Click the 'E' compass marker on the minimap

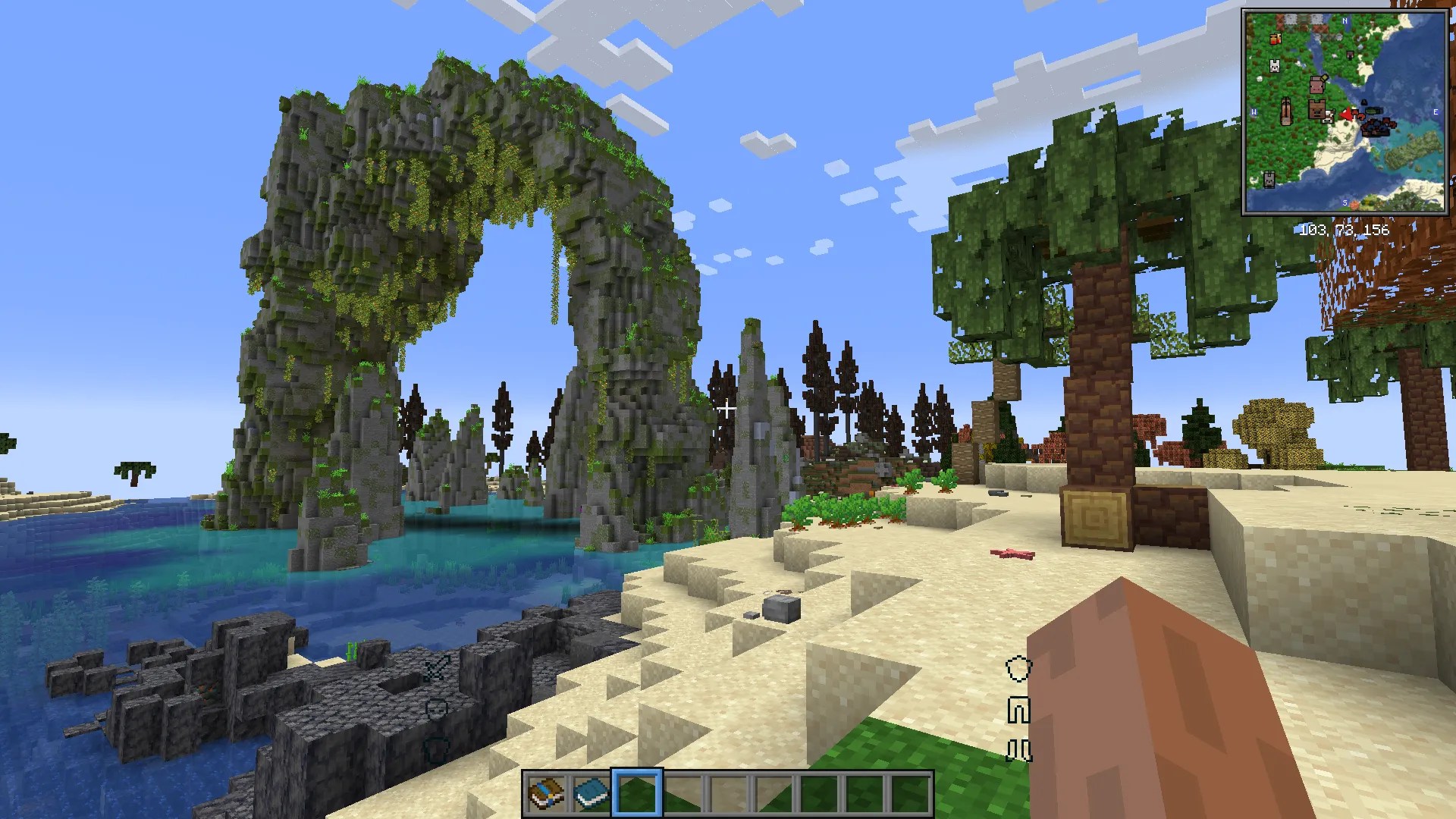pos(1436,111)
